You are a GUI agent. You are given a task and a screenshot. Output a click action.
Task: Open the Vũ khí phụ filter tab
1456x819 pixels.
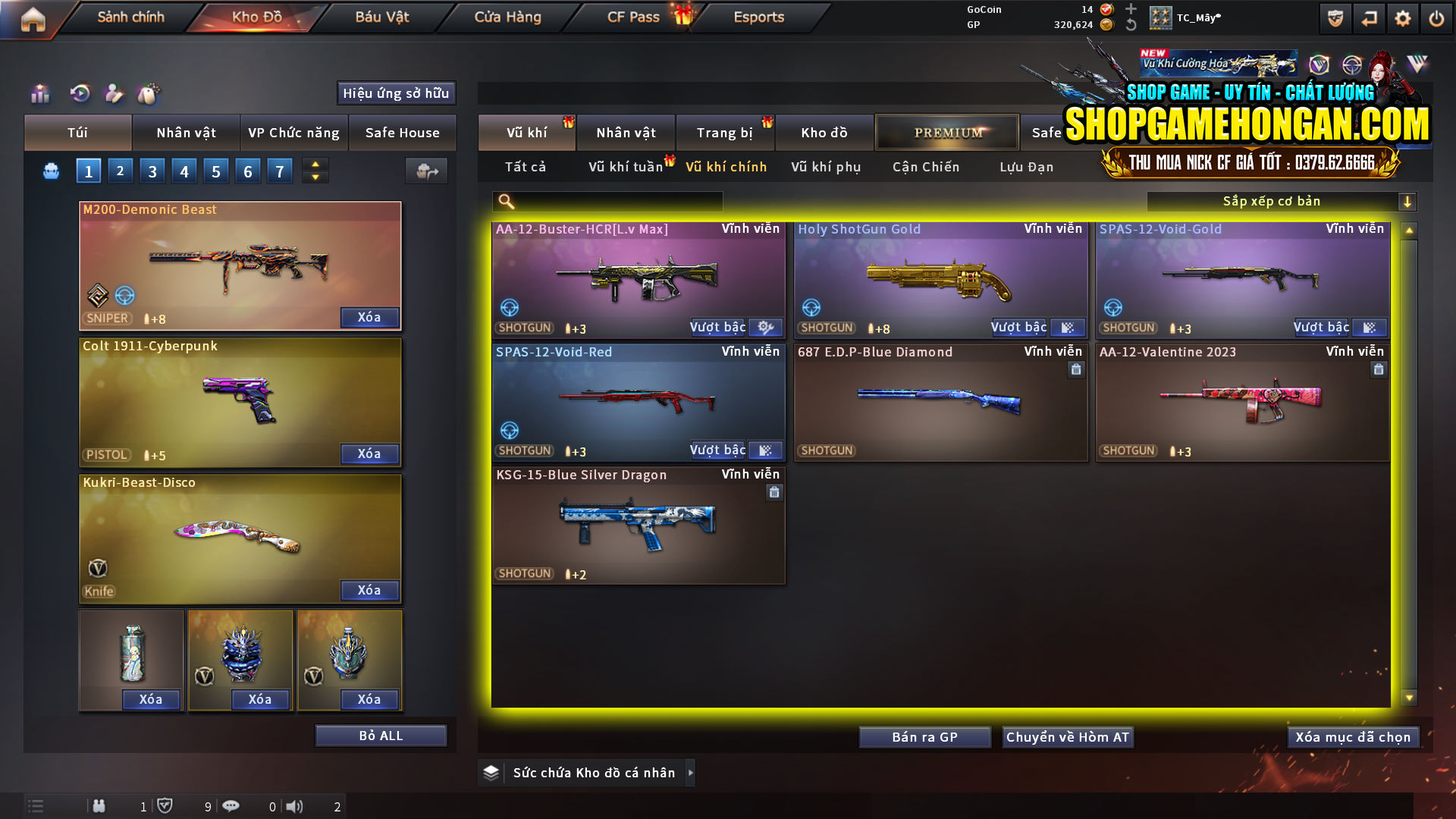pos(825,167)
